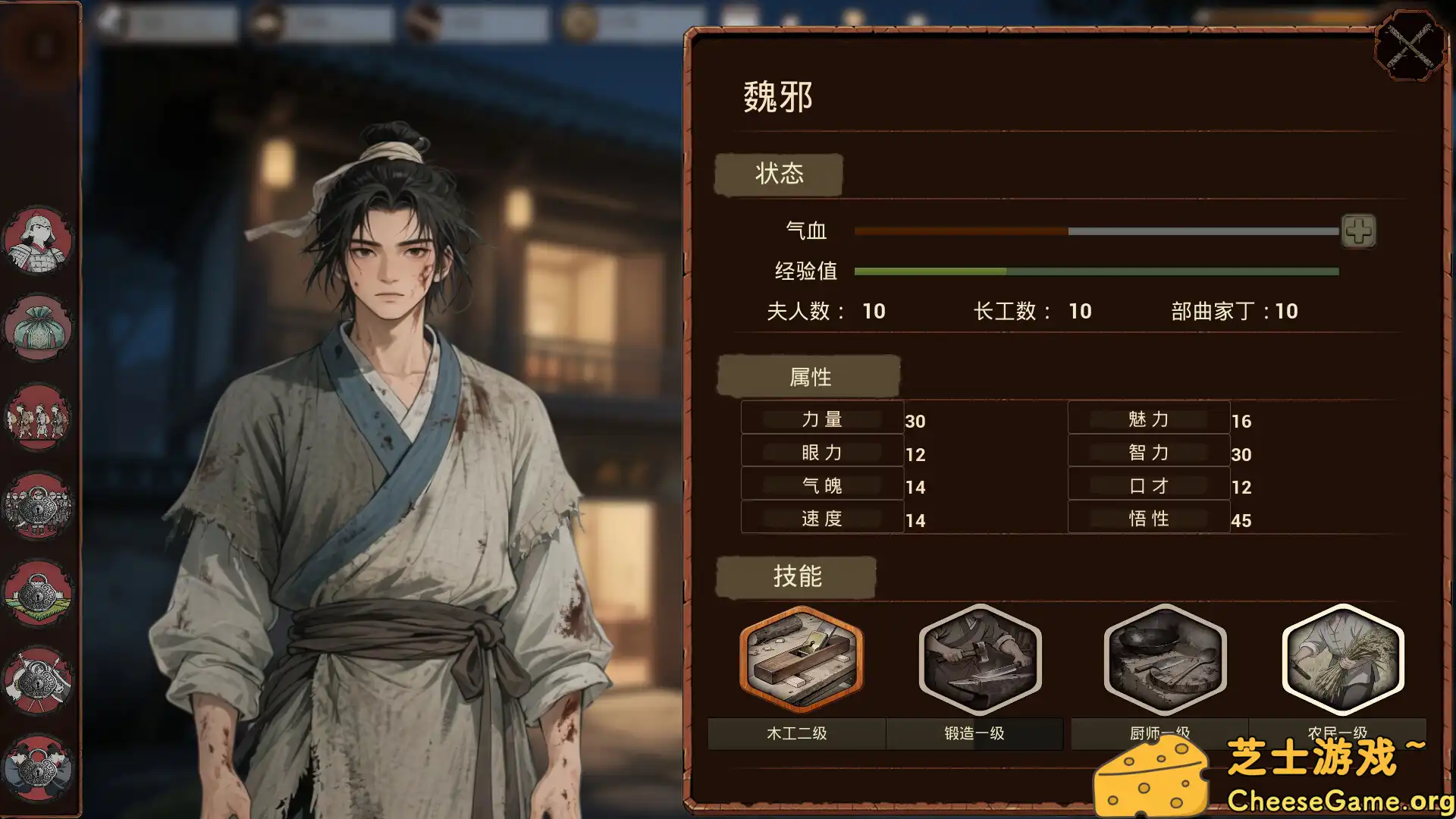Select the 农民一级 farmer skill hexagon
The width and height of the screenshot is (1456, 819).
[x=1341, y=660]
